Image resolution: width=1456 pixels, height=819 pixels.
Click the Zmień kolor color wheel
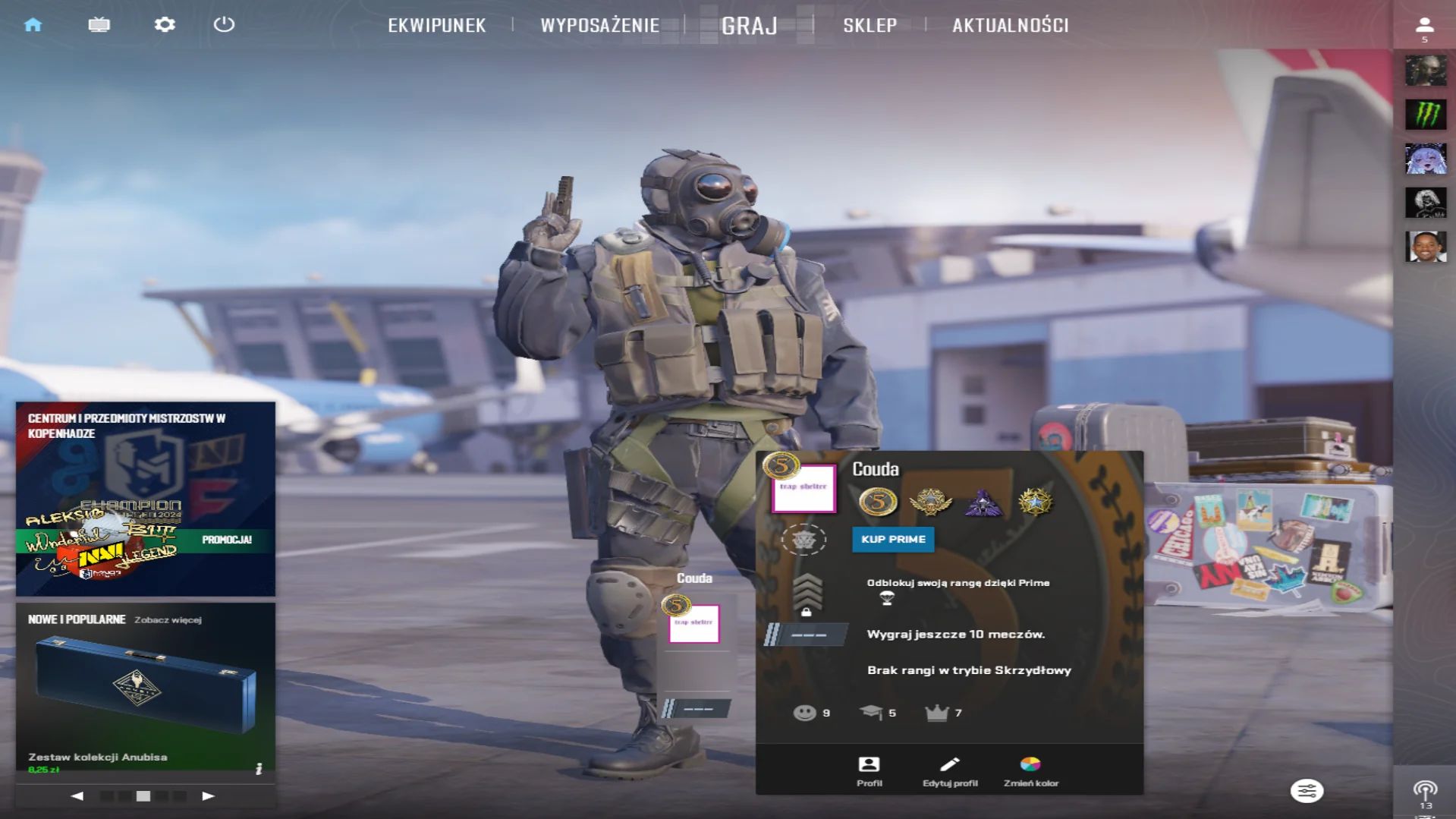(x=1030, y=770)
